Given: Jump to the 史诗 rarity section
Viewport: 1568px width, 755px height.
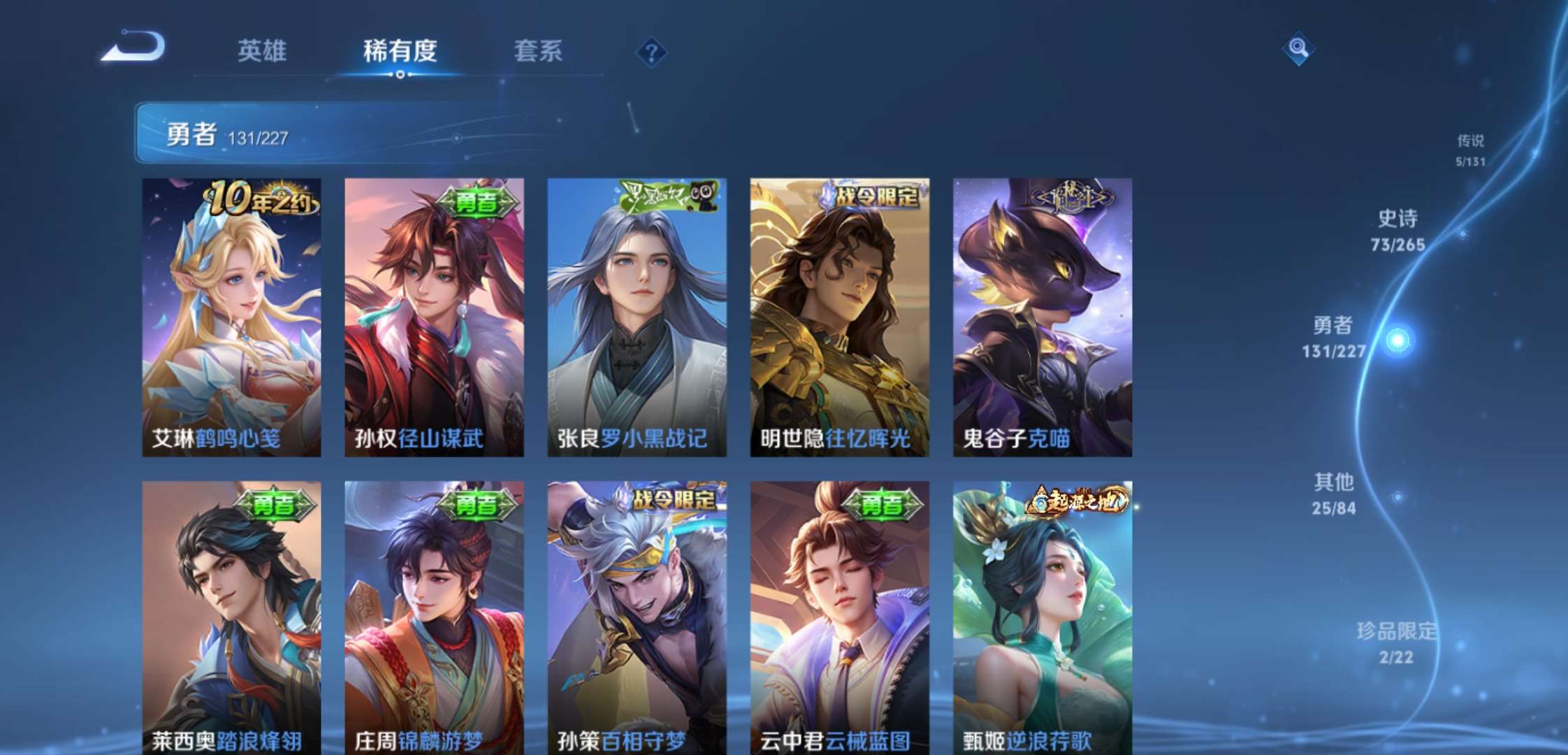Looking at the screenshot, I should click(1398, 231).
